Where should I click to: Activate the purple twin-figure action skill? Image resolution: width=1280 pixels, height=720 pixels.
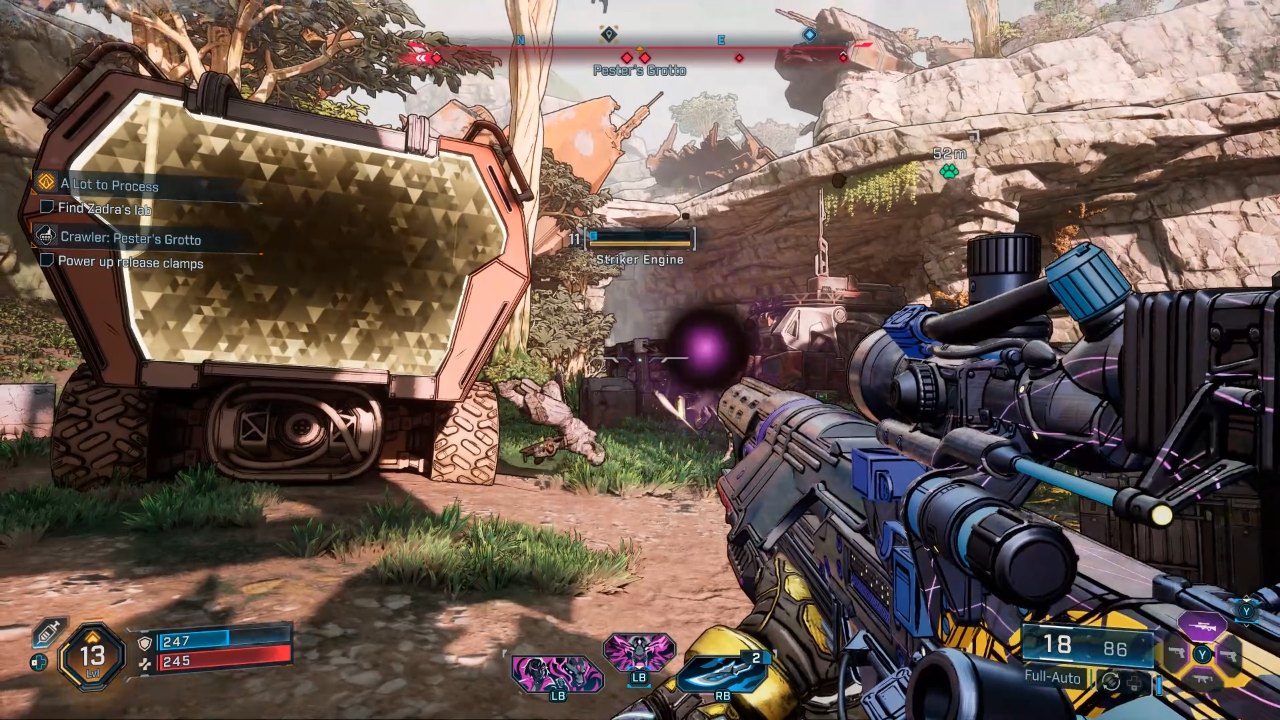pyautogui.click(x=557, y=673)
